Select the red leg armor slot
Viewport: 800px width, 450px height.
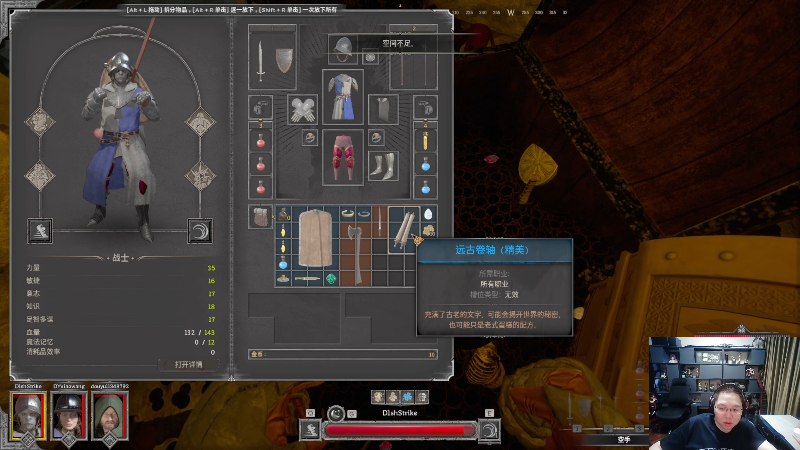click(x=344, y=155)
